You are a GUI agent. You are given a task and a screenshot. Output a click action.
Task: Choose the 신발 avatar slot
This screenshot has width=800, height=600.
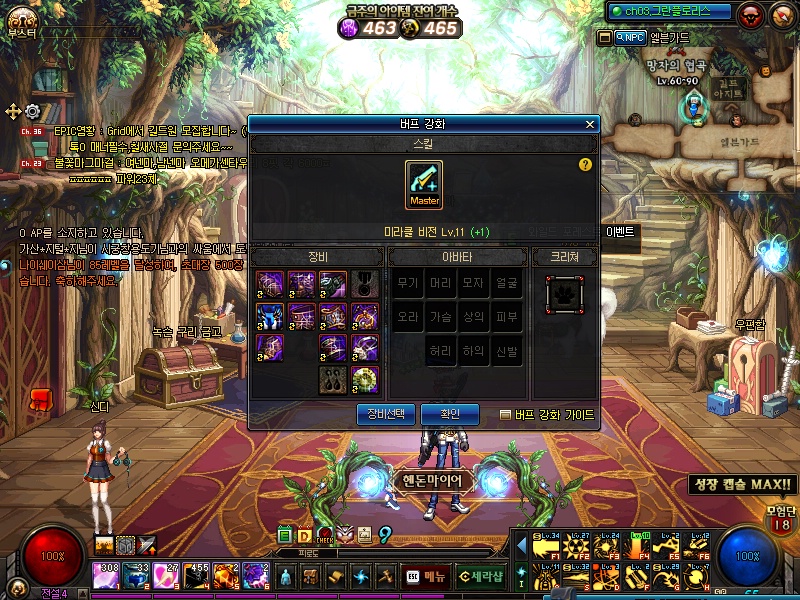point(506,351)
